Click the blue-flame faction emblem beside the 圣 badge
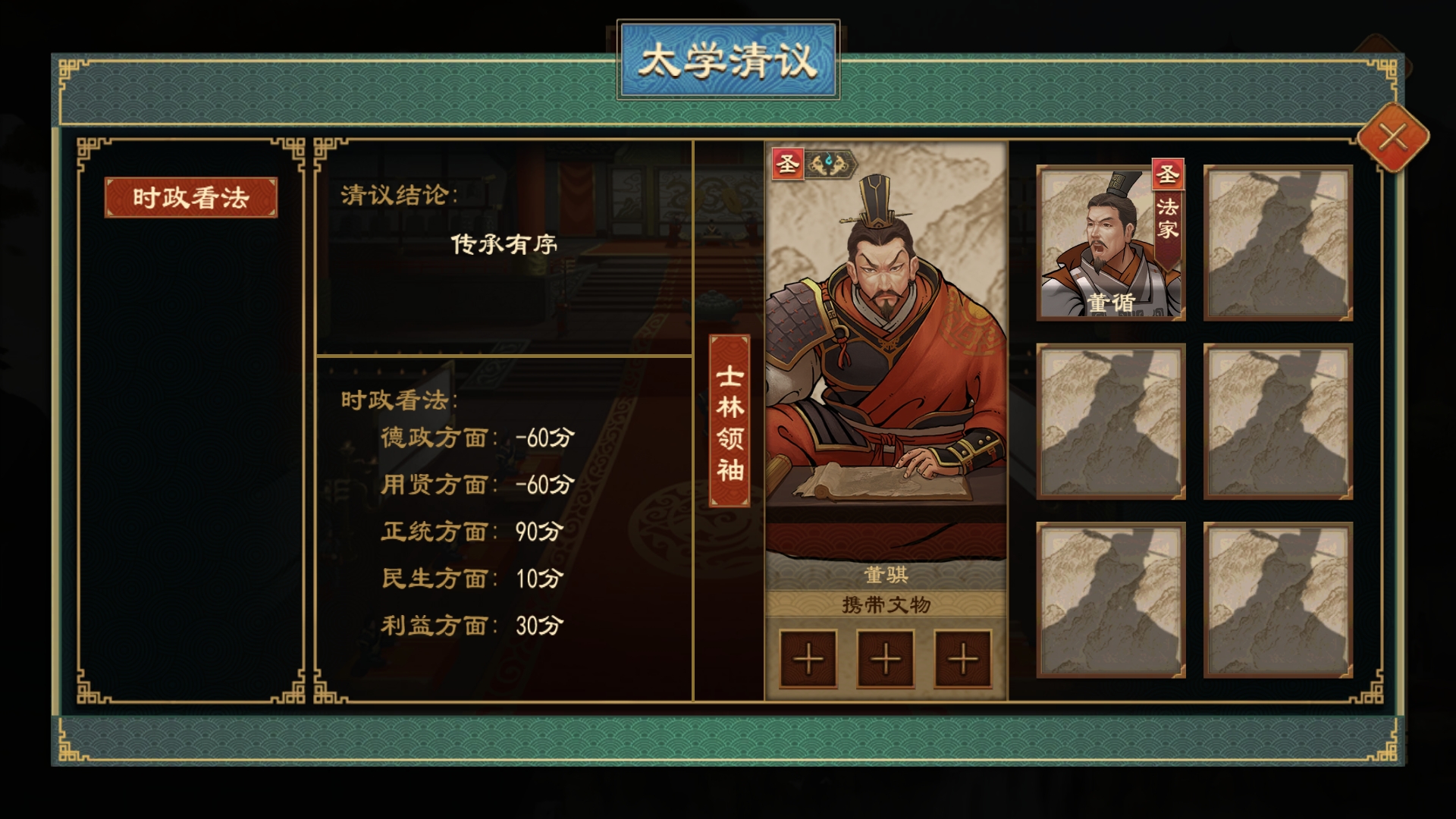The width and height of the screenshot is (1456, 819). pyautogui.click(x=830, y=164)
